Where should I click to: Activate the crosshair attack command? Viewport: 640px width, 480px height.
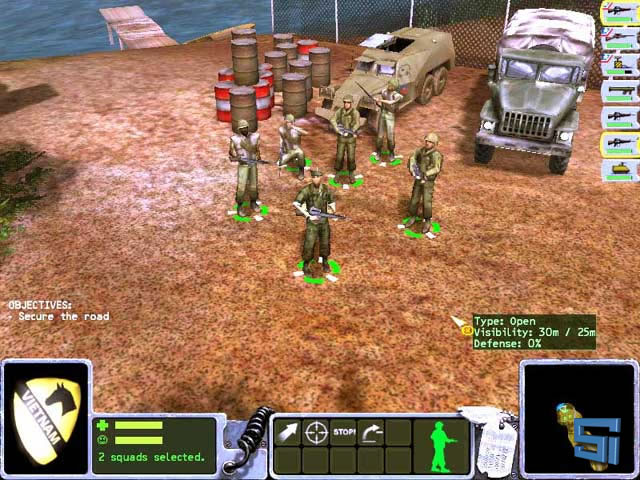tap(316, 433)
